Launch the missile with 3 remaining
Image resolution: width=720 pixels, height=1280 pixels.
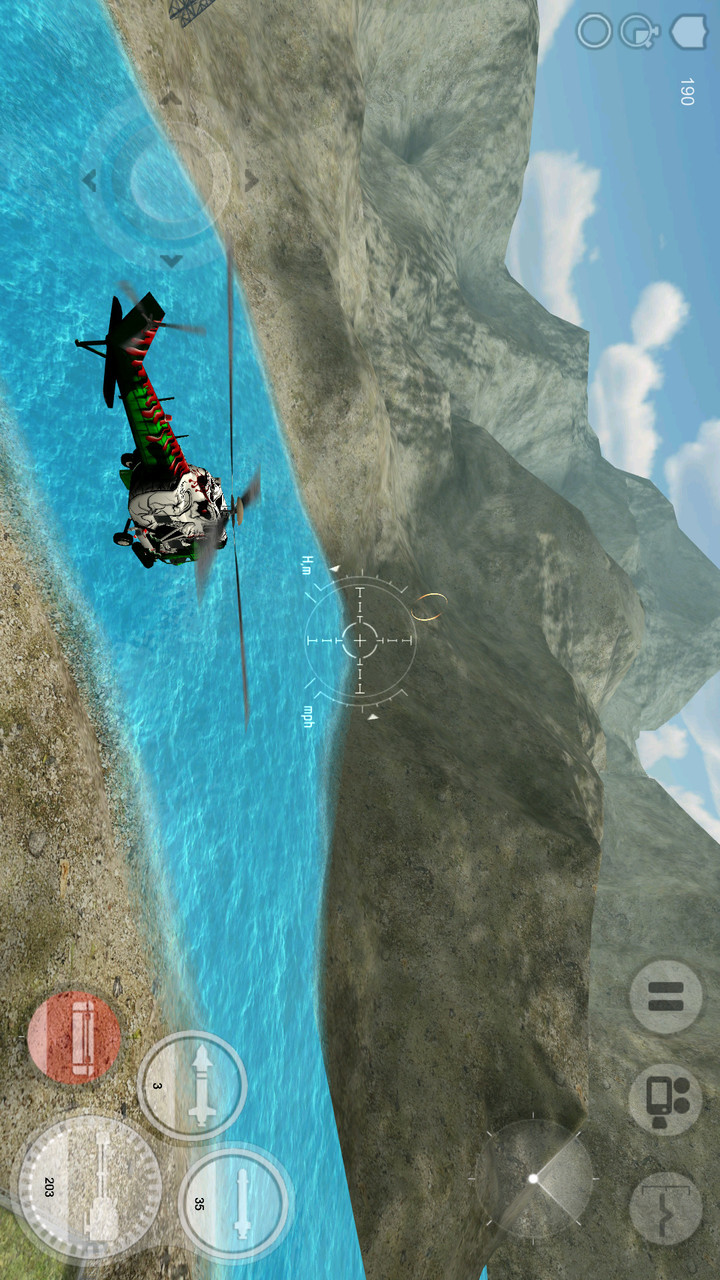pyautogui.click(x=192, y=1086)
